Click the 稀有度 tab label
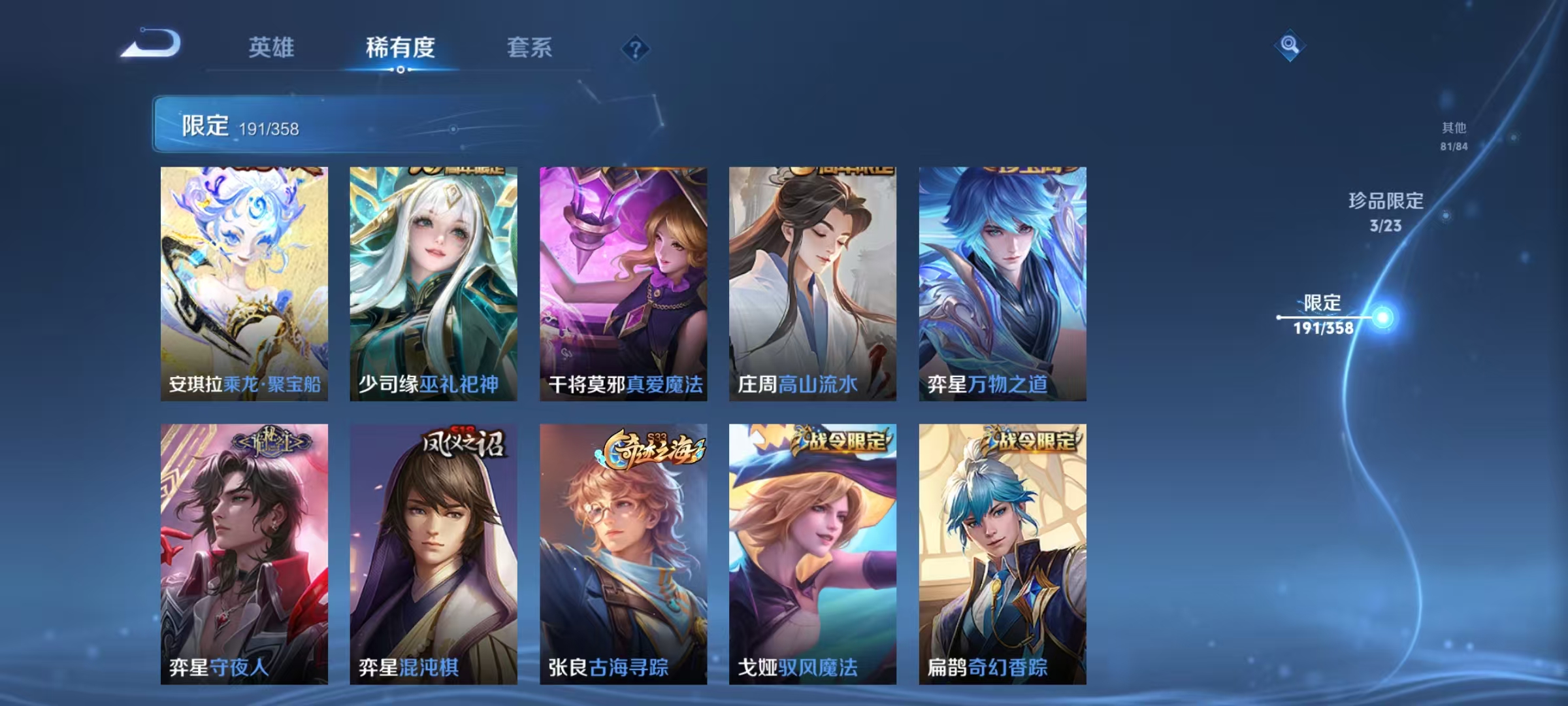The image size is (1568, 706). click(400, 47)
